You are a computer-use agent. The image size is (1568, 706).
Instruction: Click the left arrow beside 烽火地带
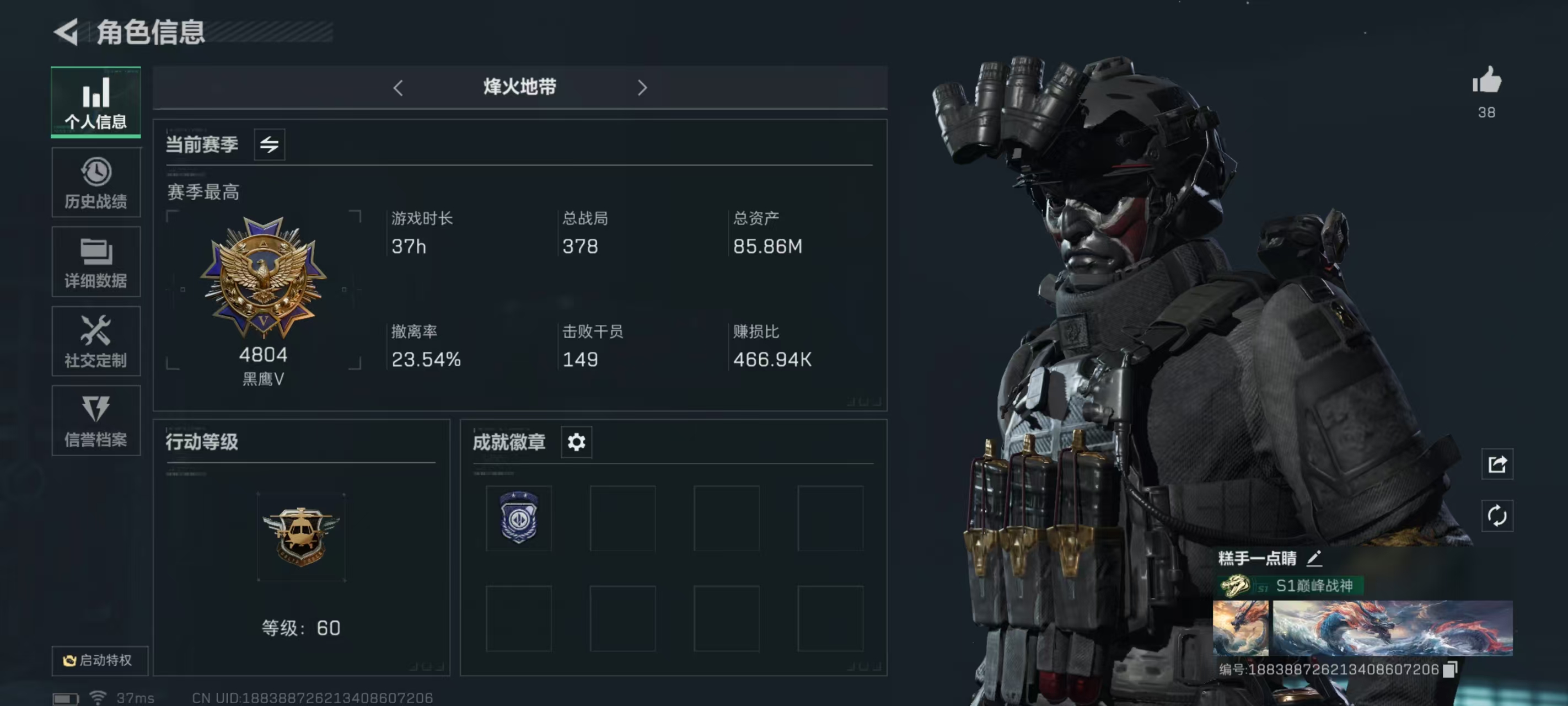398,88
